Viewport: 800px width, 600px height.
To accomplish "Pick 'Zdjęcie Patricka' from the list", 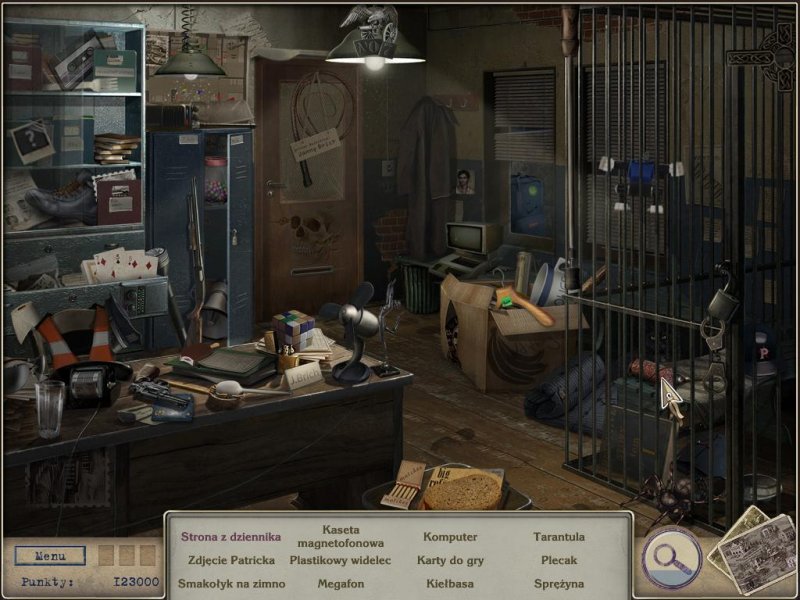I will [x=230, y=560].
